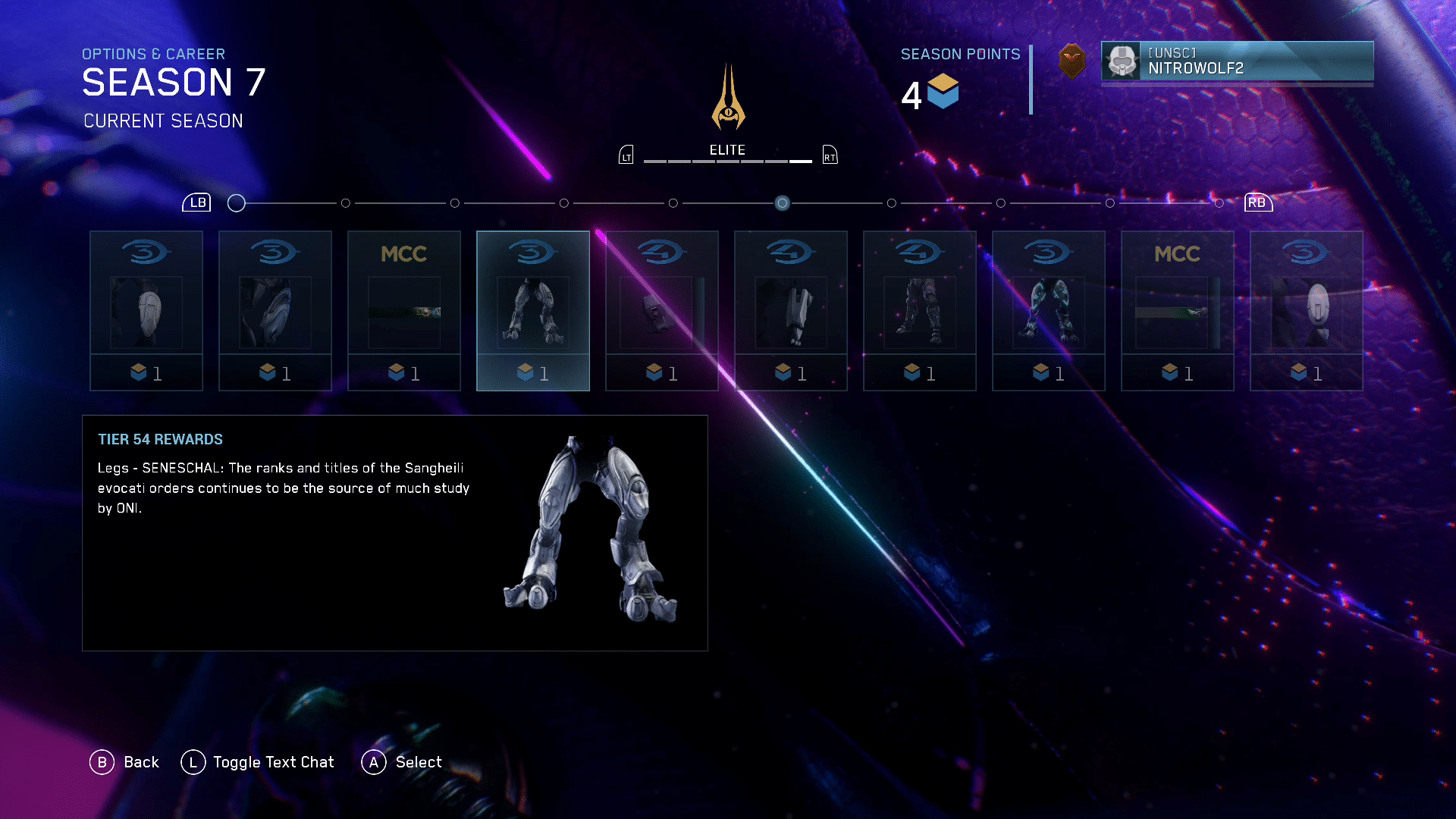Image resolution: width=1456 pixels, height=819 pixels.
Task: Select the highlighted SENESCHAL legs reward tile
Action: tap(532, 310)
